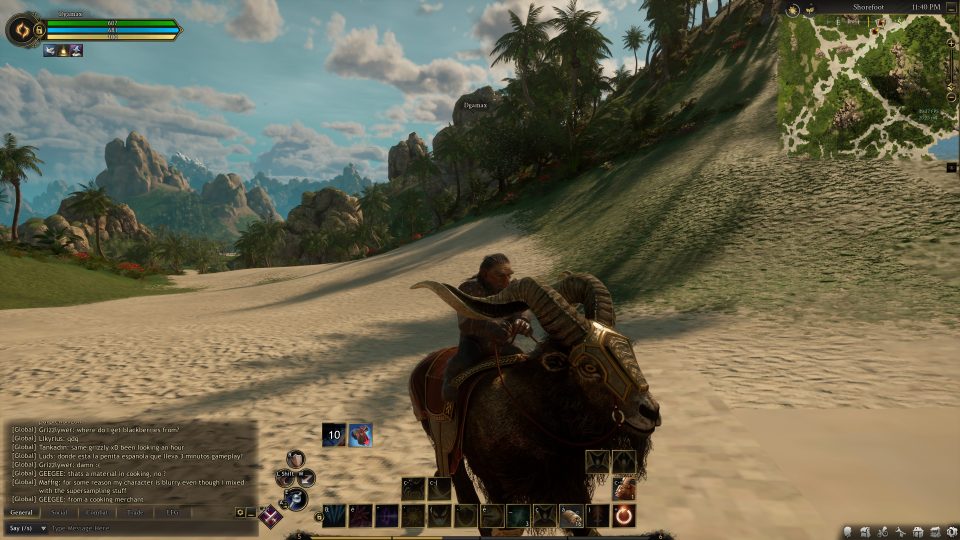Open the Social chat tab
The width and height of the screenshot is (960, 540).
point(59,512)
